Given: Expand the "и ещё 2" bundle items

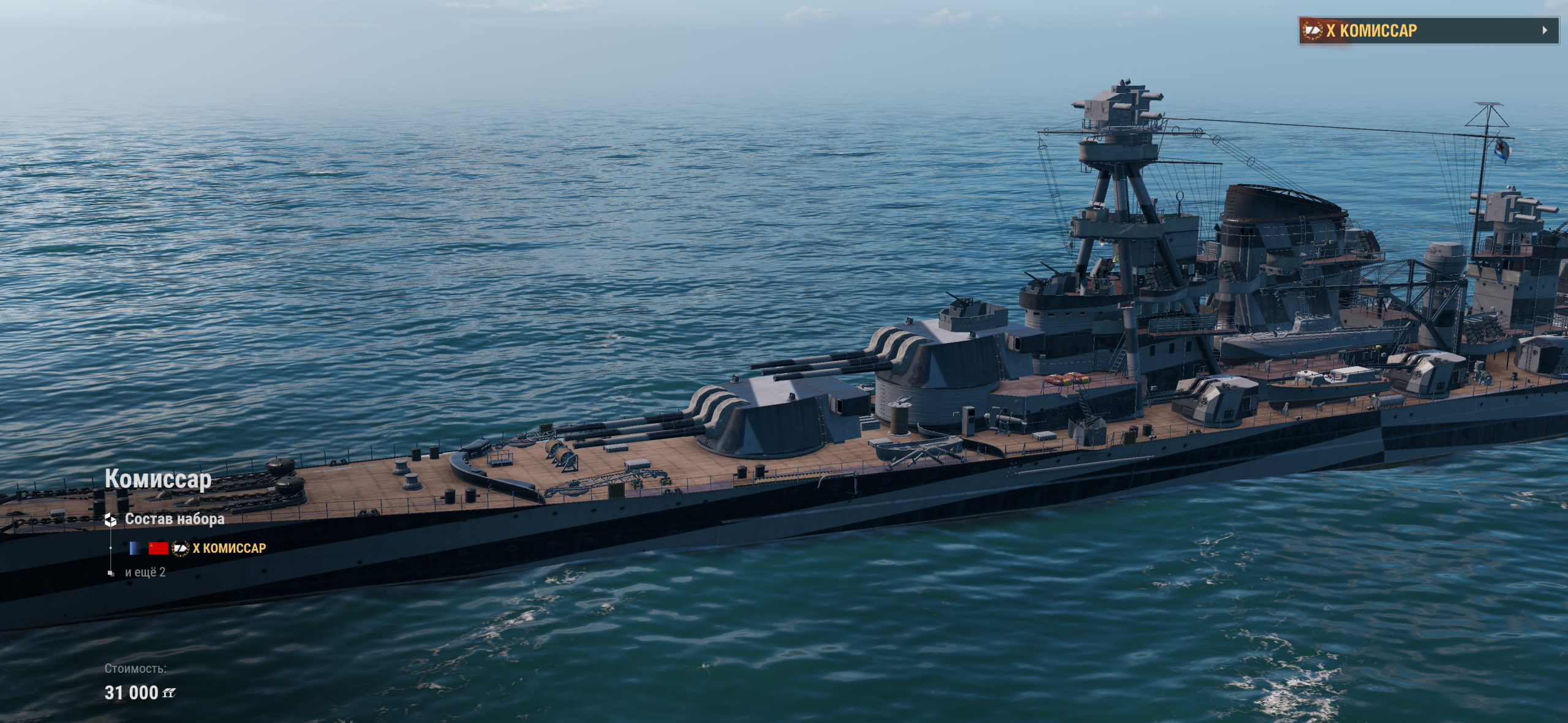Looking at the screenshot, I should [145, 572].
